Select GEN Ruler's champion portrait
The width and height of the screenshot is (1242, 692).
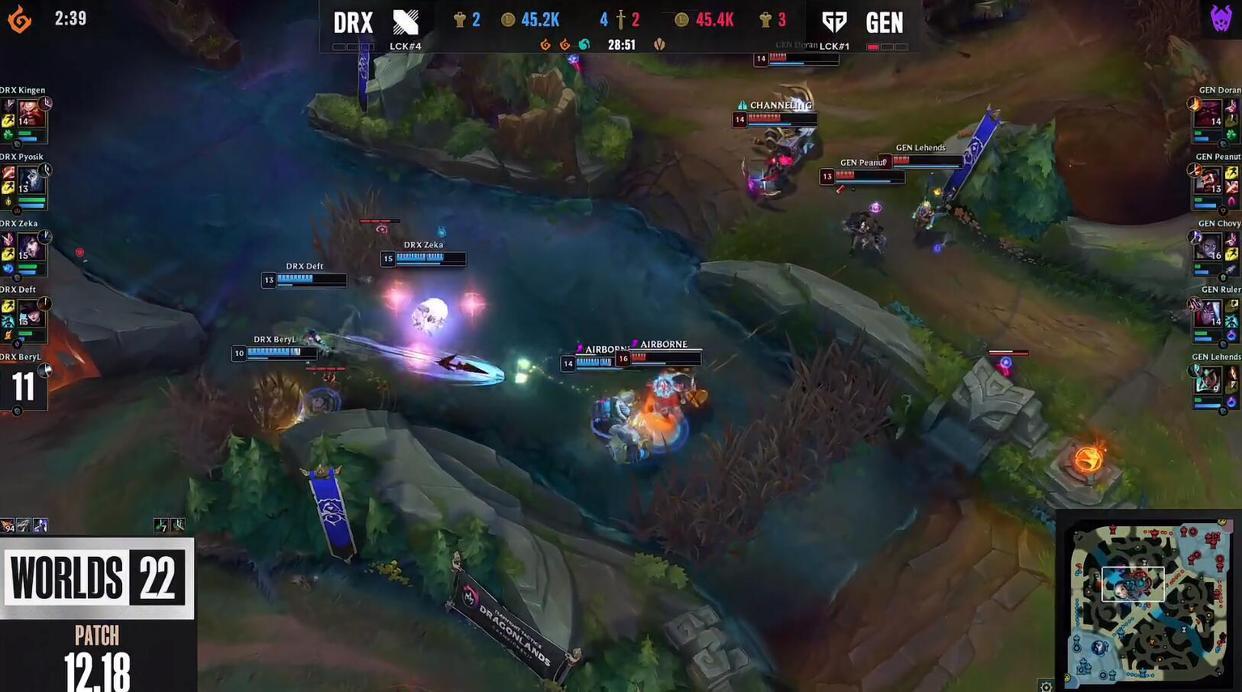pos(1208,313)
